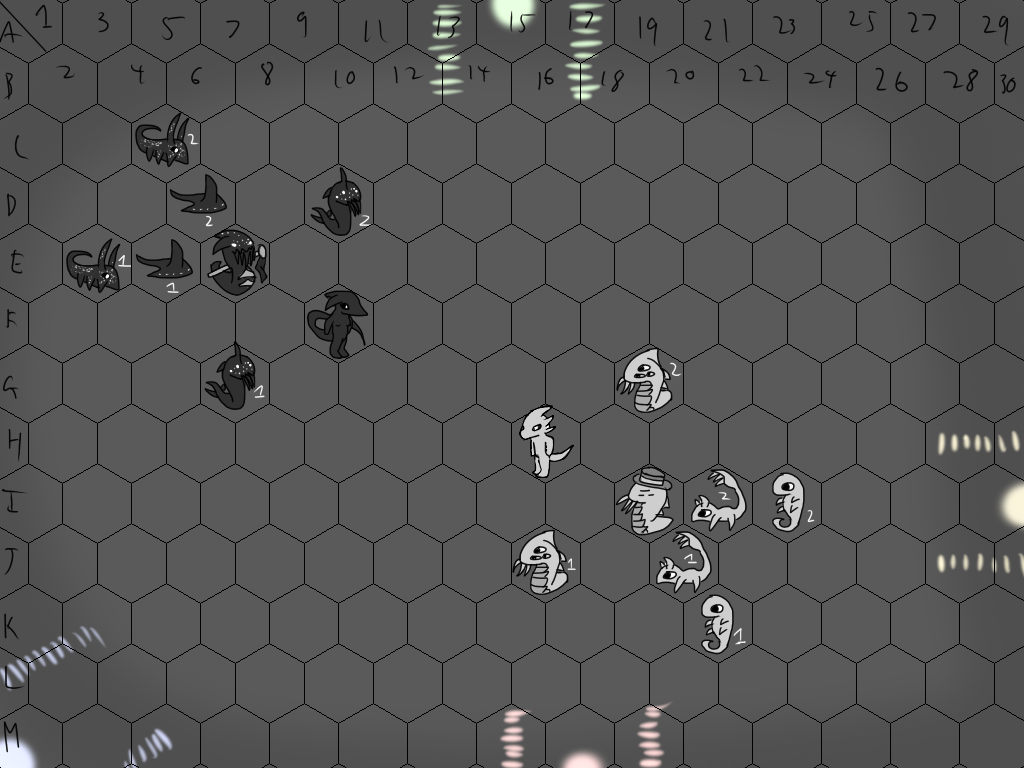
Task: Select the dark tentacled creature numbered 1
Action: [233, 379]
